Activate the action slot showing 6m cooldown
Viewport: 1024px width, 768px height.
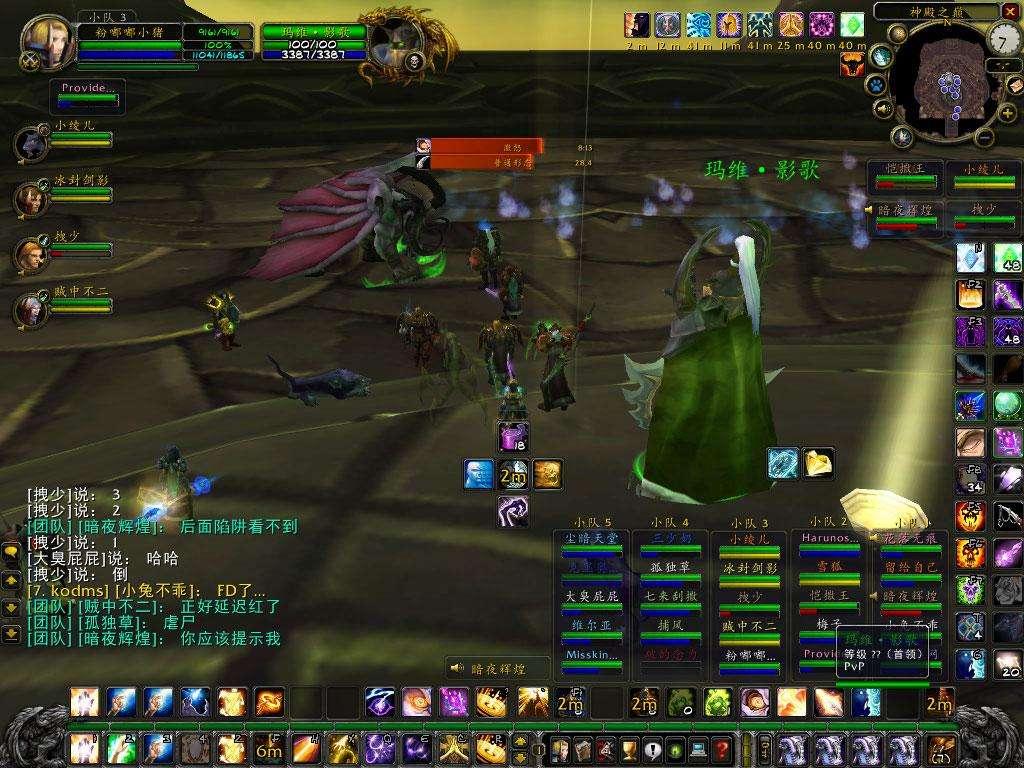click(x=268, y=746)
